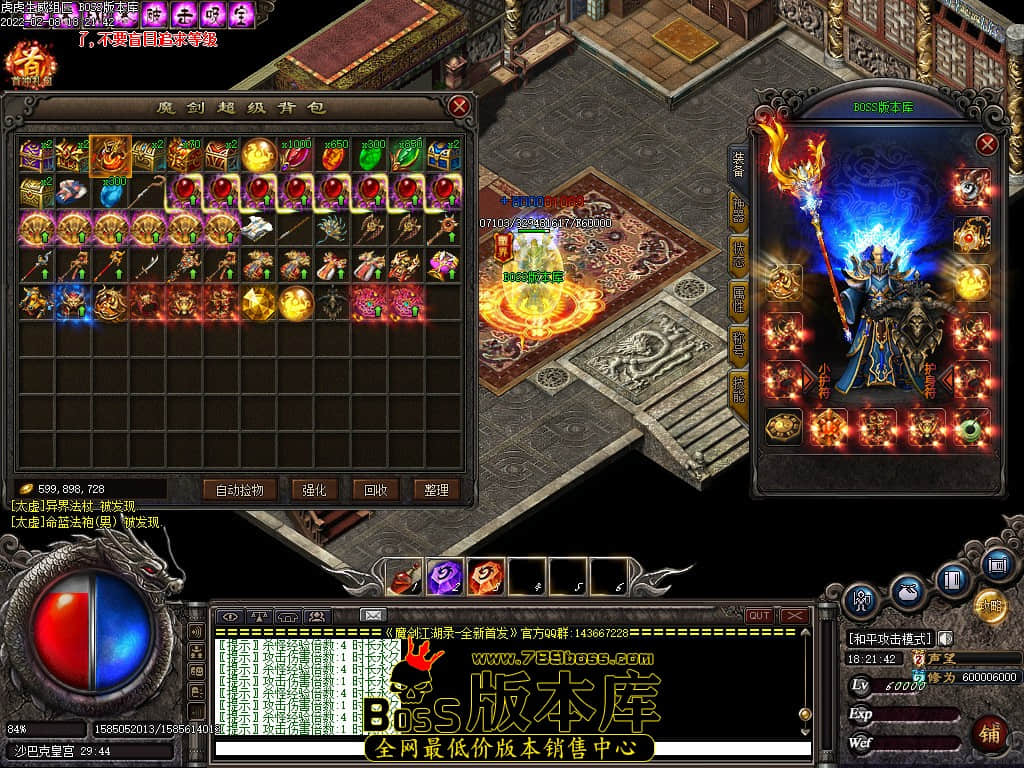
Task: Open the 称号 title tab
Action: coord(738,342)
